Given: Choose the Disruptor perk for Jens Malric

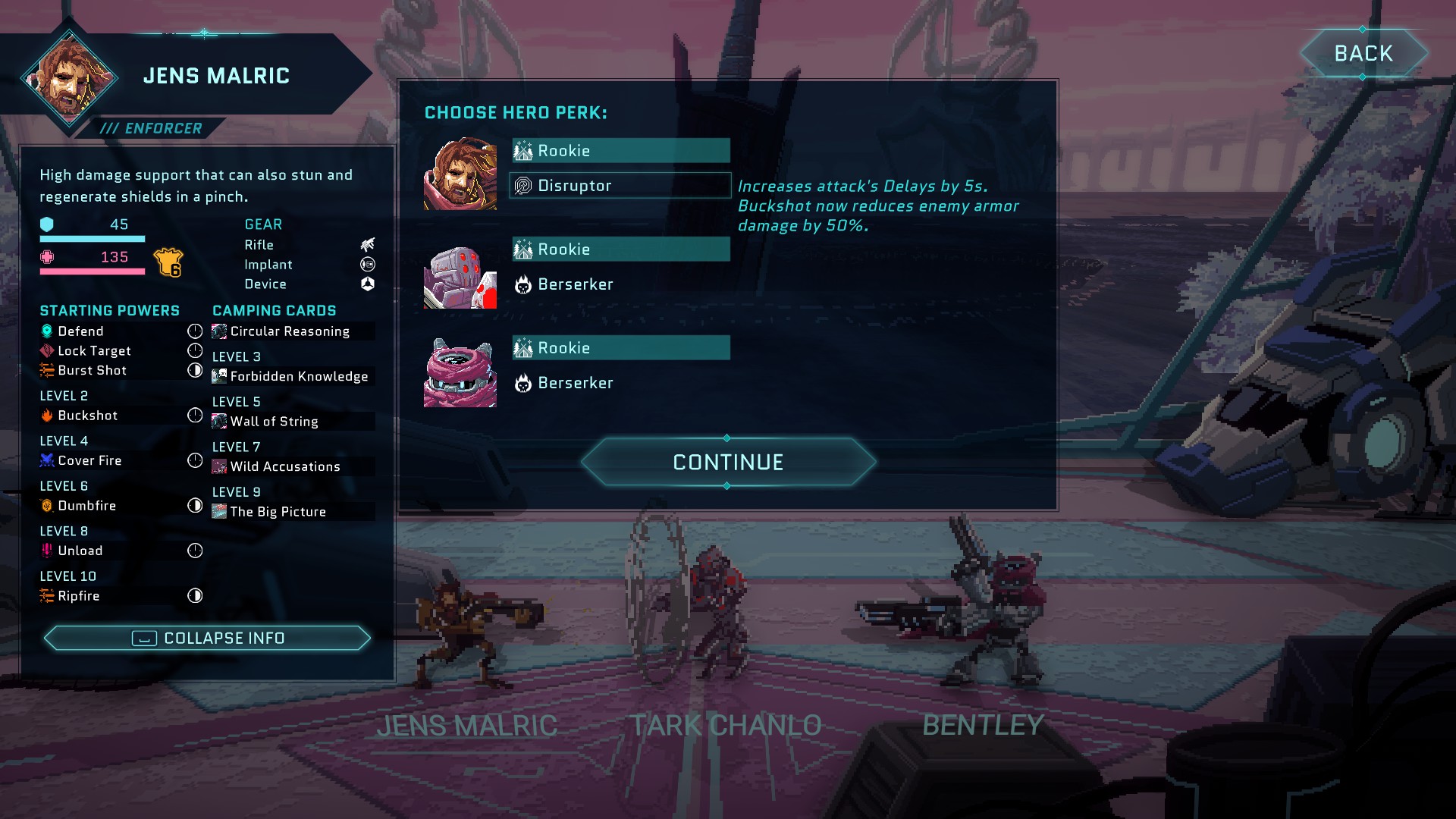Looking at the screenshot, I should [620, 186].
